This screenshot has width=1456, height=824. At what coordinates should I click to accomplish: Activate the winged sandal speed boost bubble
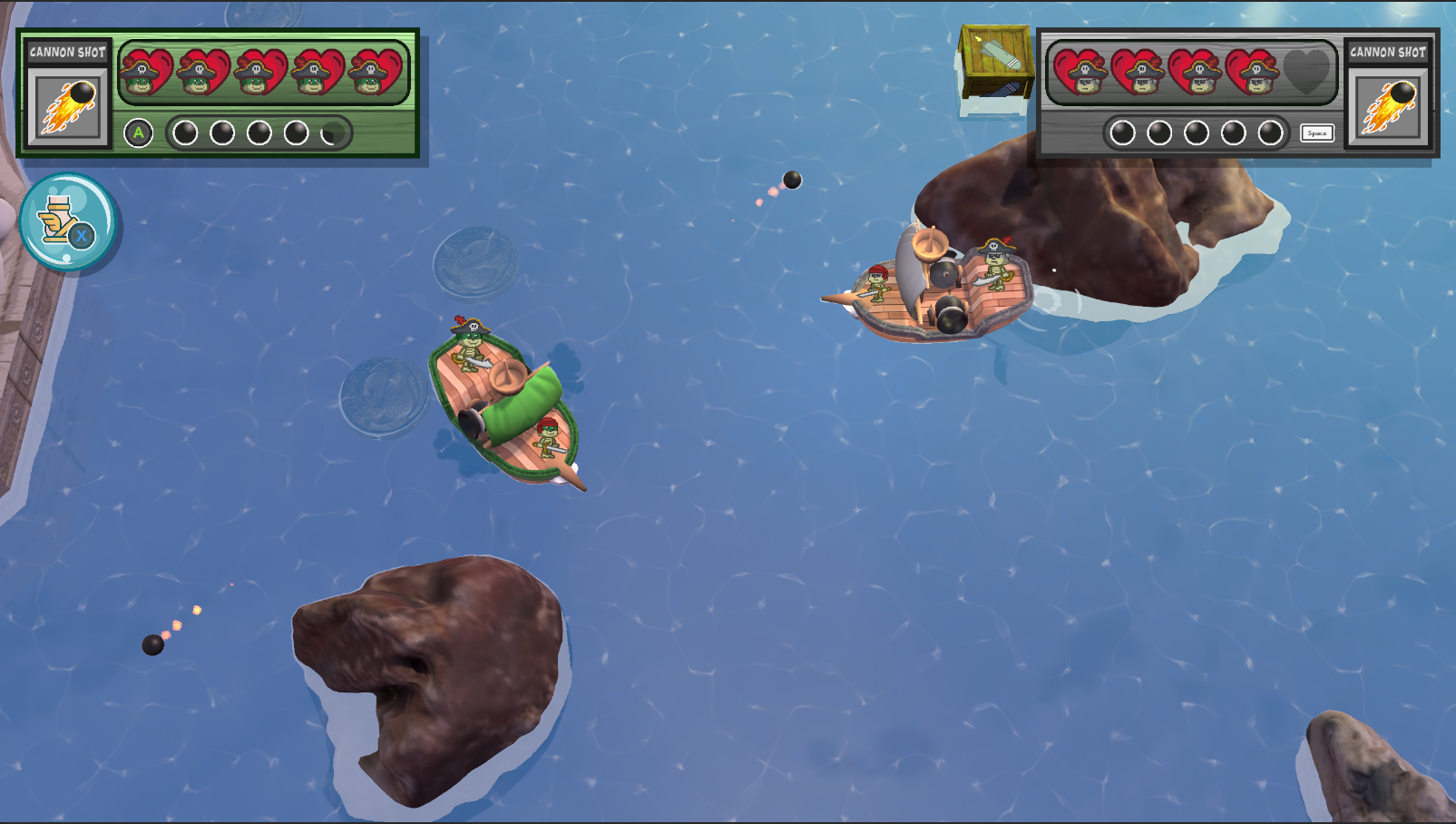67,222
